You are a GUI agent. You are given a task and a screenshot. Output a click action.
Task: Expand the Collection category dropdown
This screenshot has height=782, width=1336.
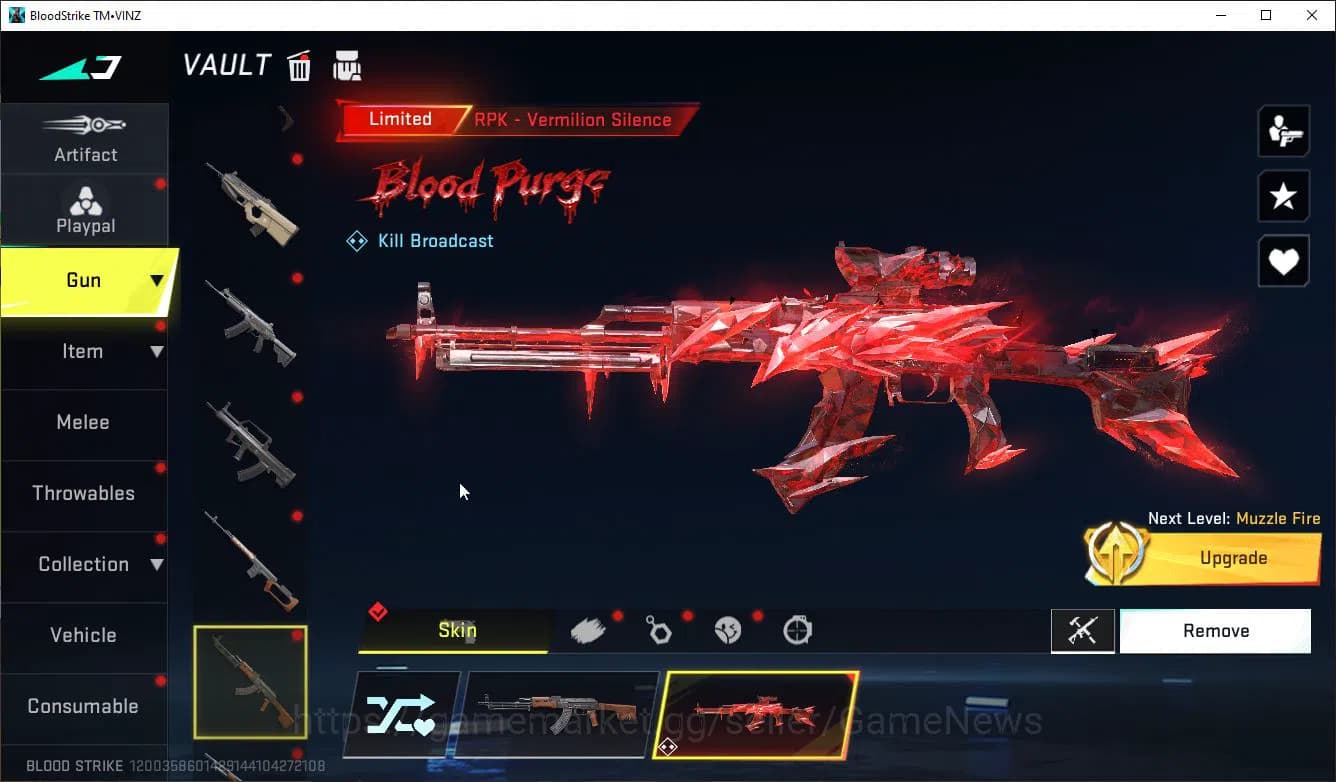click(157, 565)
